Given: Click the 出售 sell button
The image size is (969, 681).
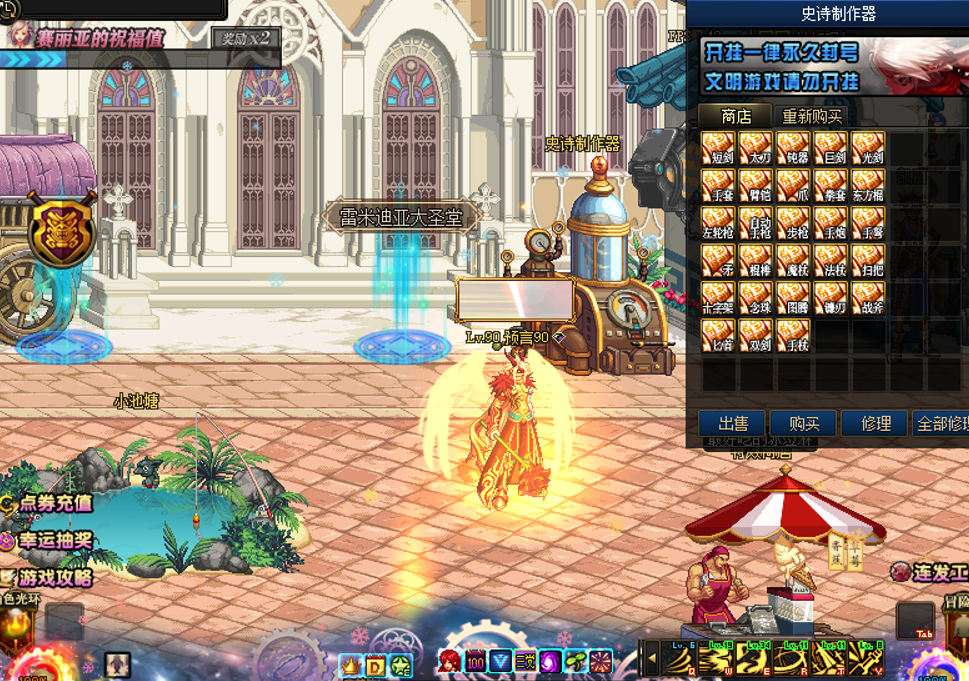Looking at the screenshot, I should click(x=731, y=423).
